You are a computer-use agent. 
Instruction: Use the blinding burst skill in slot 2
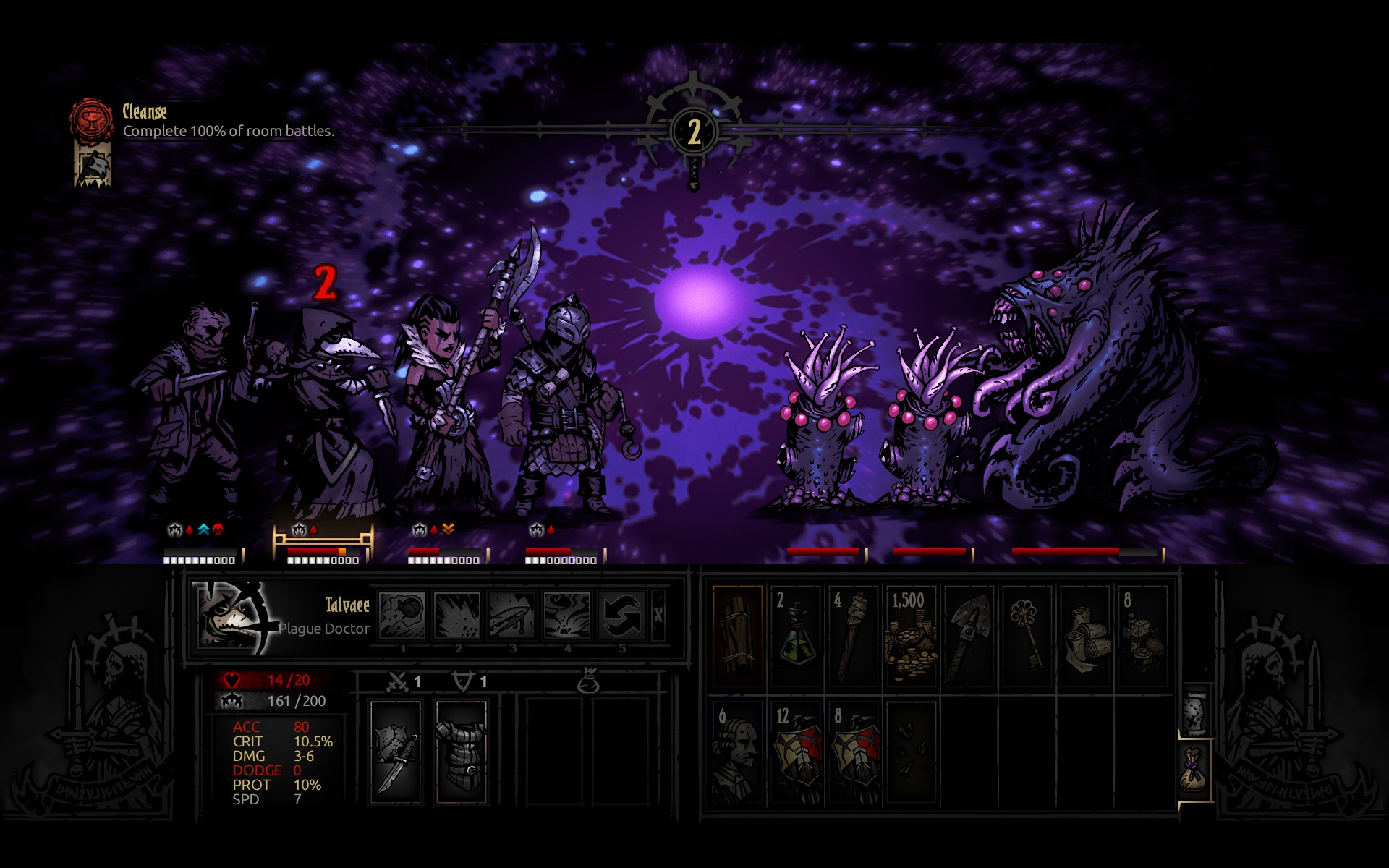pyautogui.click(x=457, y=615)
